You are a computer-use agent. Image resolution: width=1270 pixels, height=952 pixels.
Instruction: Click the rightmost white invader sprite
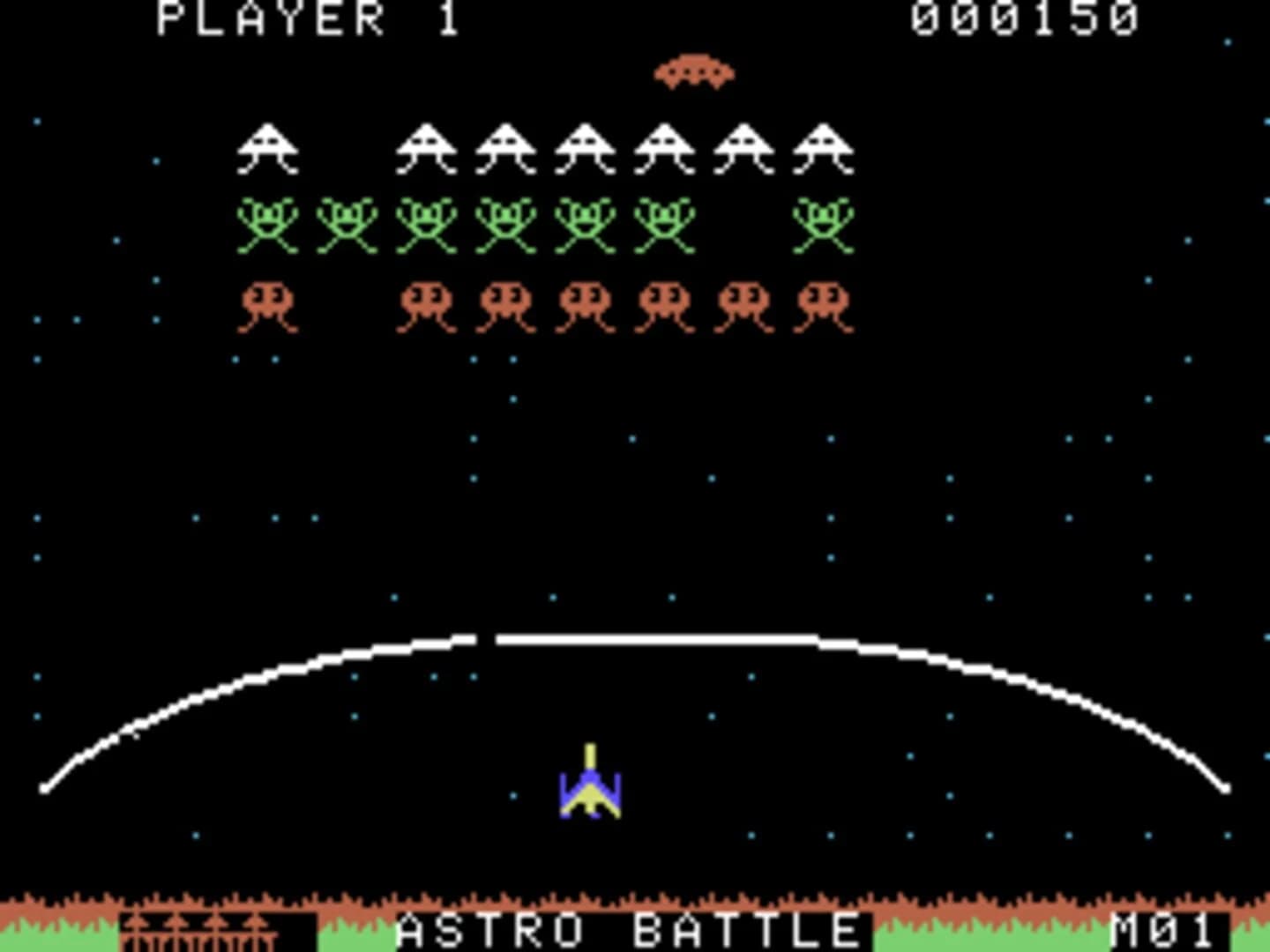825,145
